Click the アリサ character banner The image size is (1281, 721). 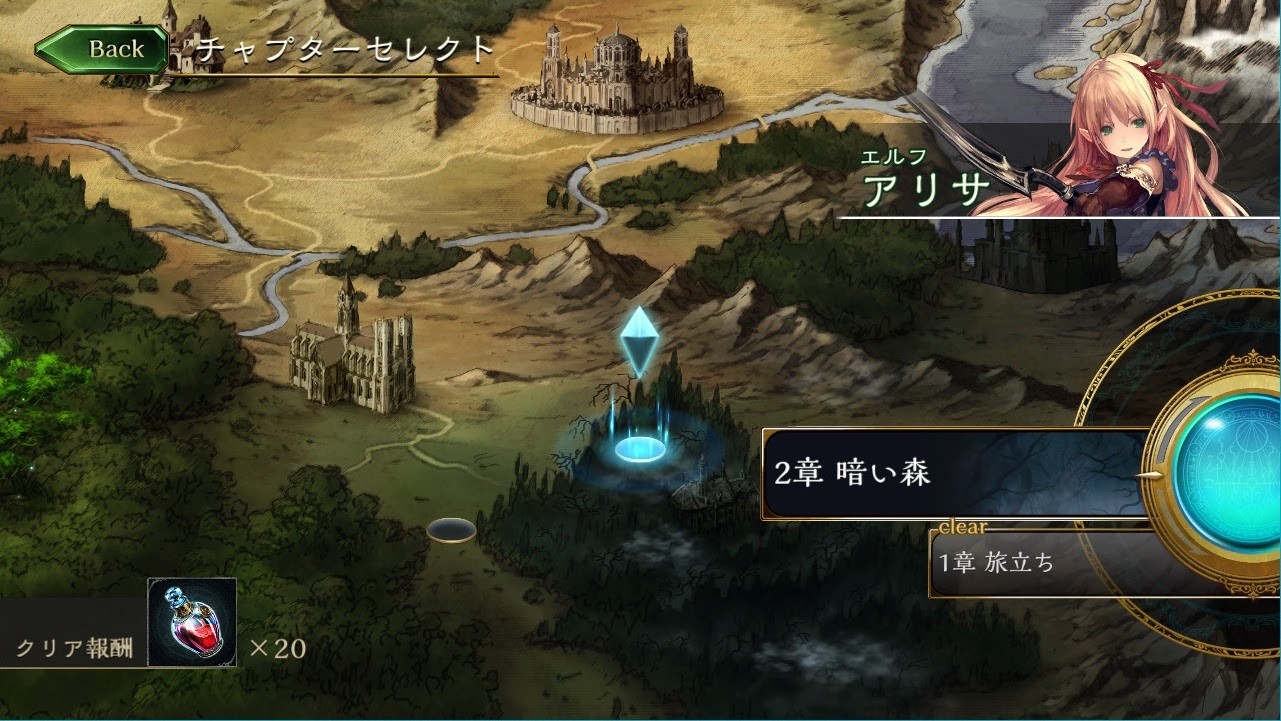coord(1060,170)
